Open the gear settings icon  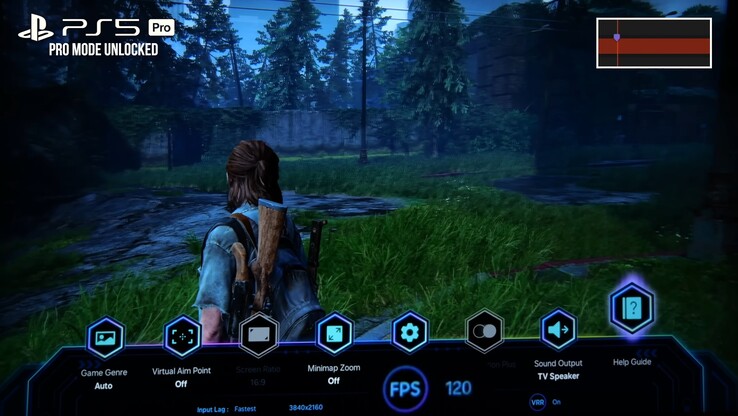click(409, 332)
